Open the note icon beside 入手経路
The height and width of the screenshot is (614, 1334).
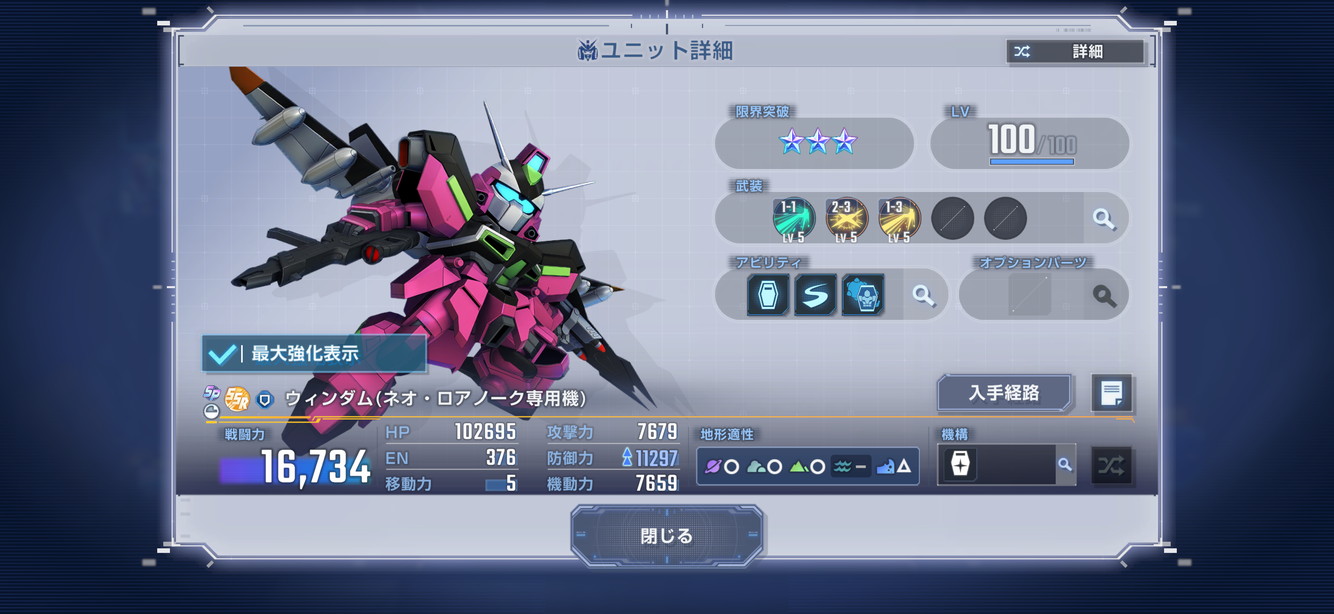pos(1111,393)
